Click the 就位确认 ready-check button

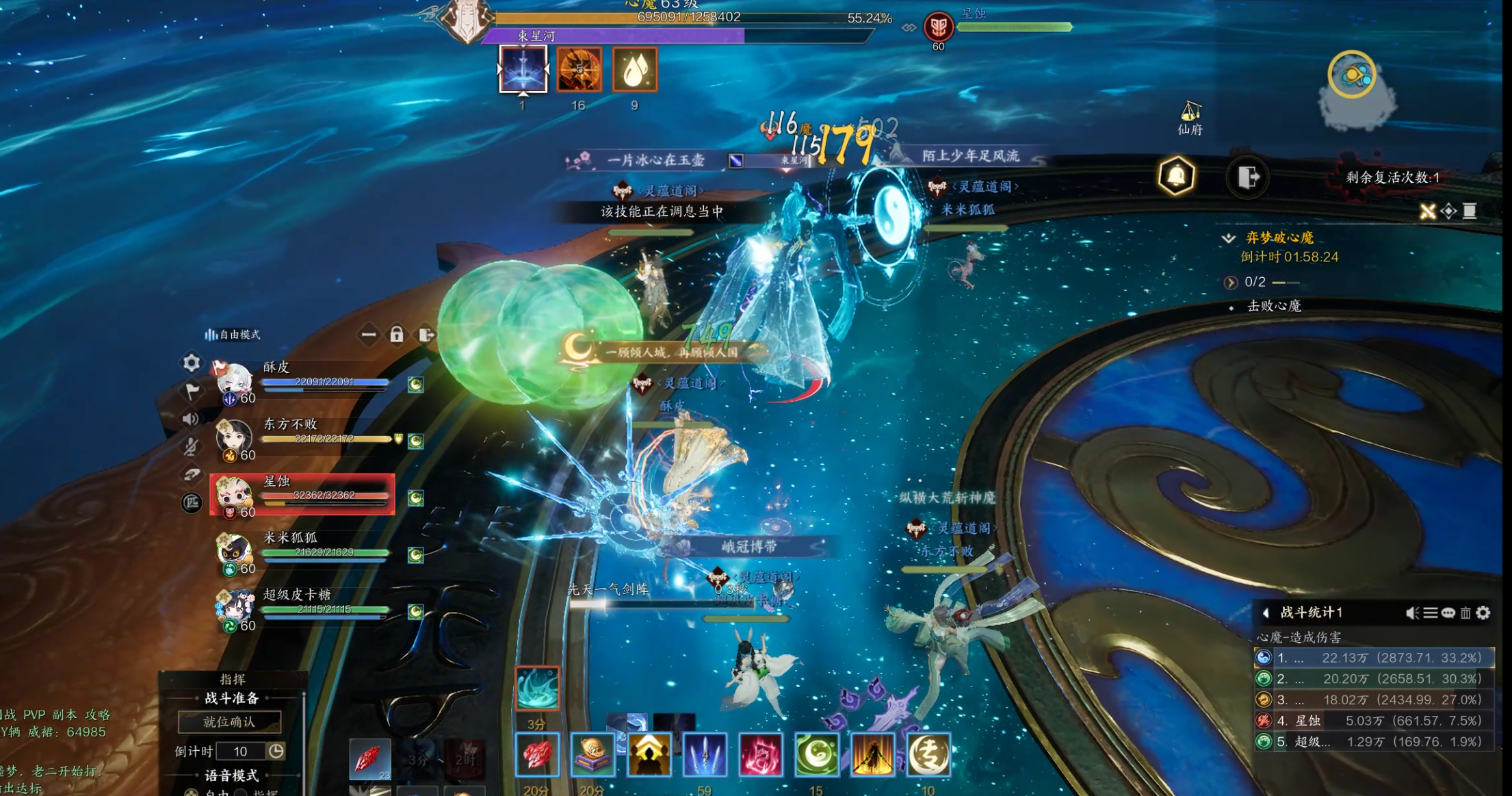click(x=229, y=721)
